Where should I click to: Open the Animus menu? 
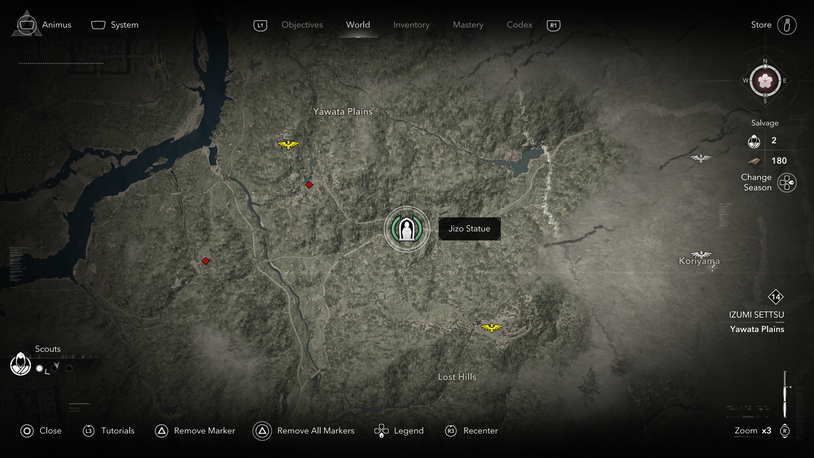(x=46, y=24)
